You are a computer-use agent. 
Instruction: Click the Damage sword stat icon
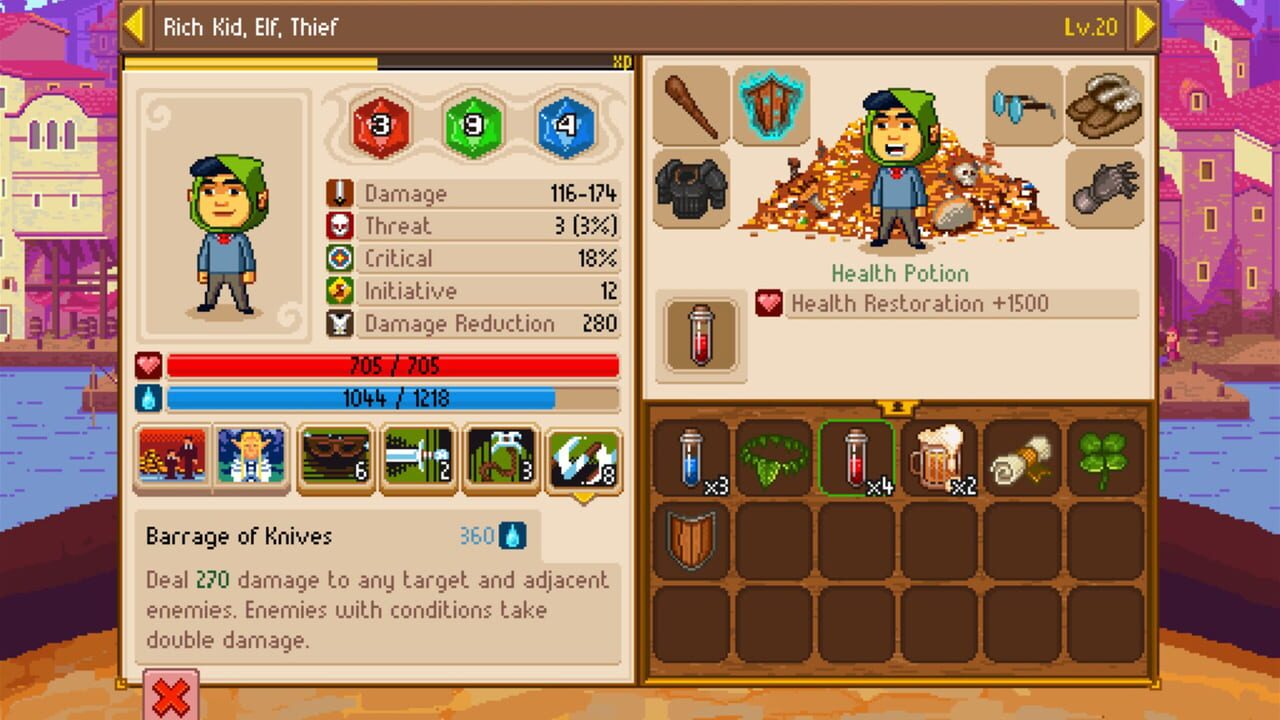[x=337, y=192]
